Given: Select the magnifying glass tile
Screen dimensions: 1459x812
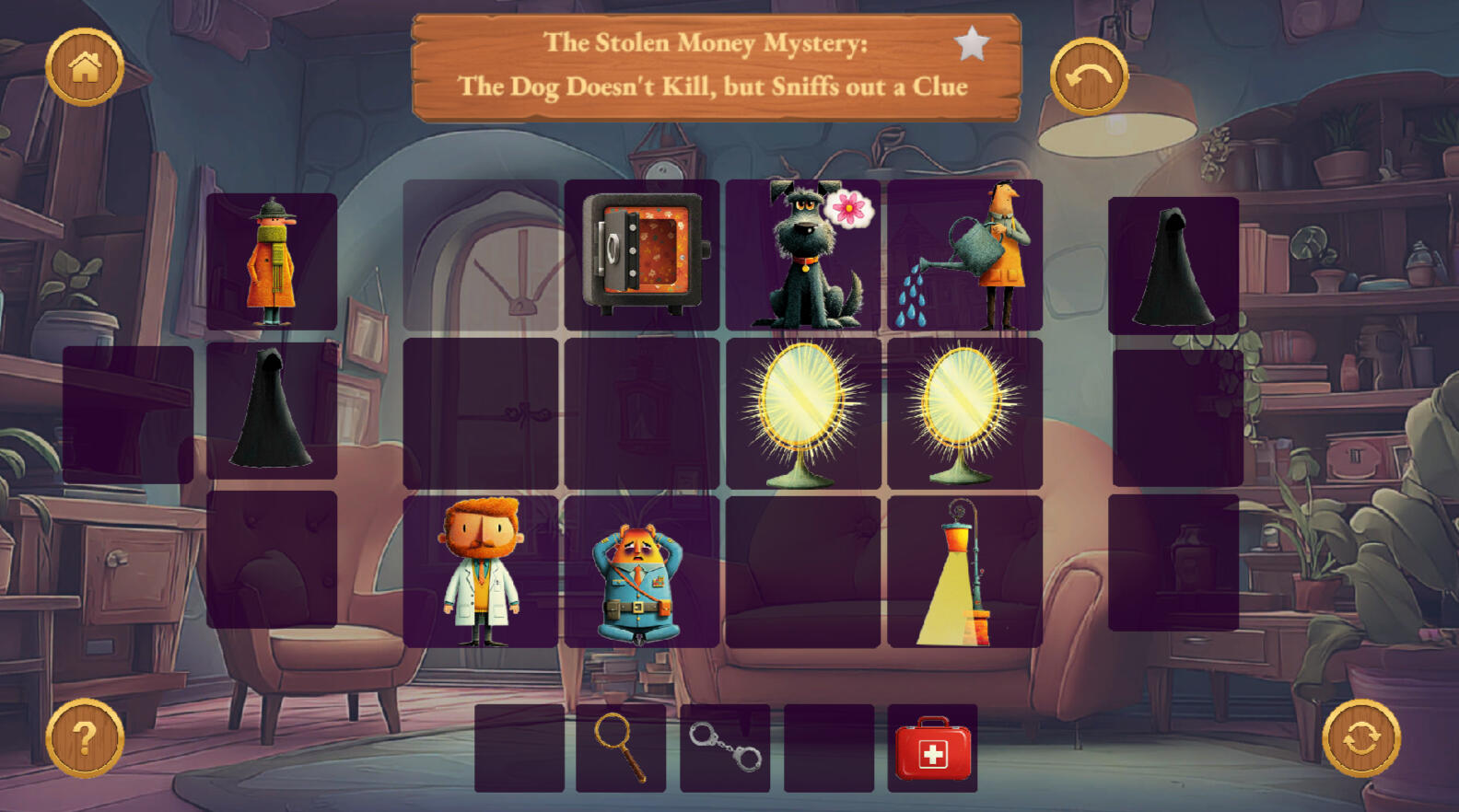Looking at the screenshot, I should pyautogui.click(x=621, y=748).
